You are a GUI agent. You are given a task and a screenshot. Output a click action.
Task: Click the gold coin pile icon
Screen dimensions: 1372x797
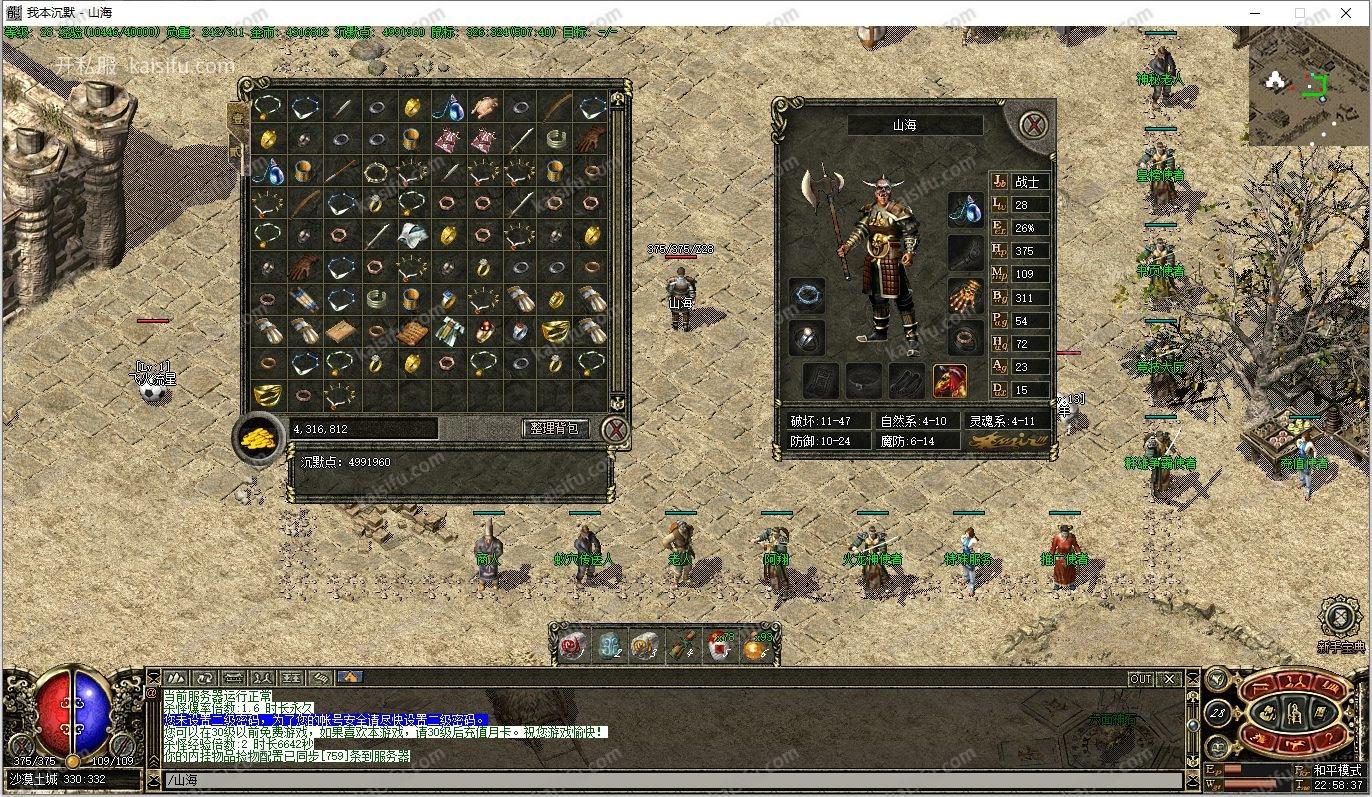click(258, 438)
